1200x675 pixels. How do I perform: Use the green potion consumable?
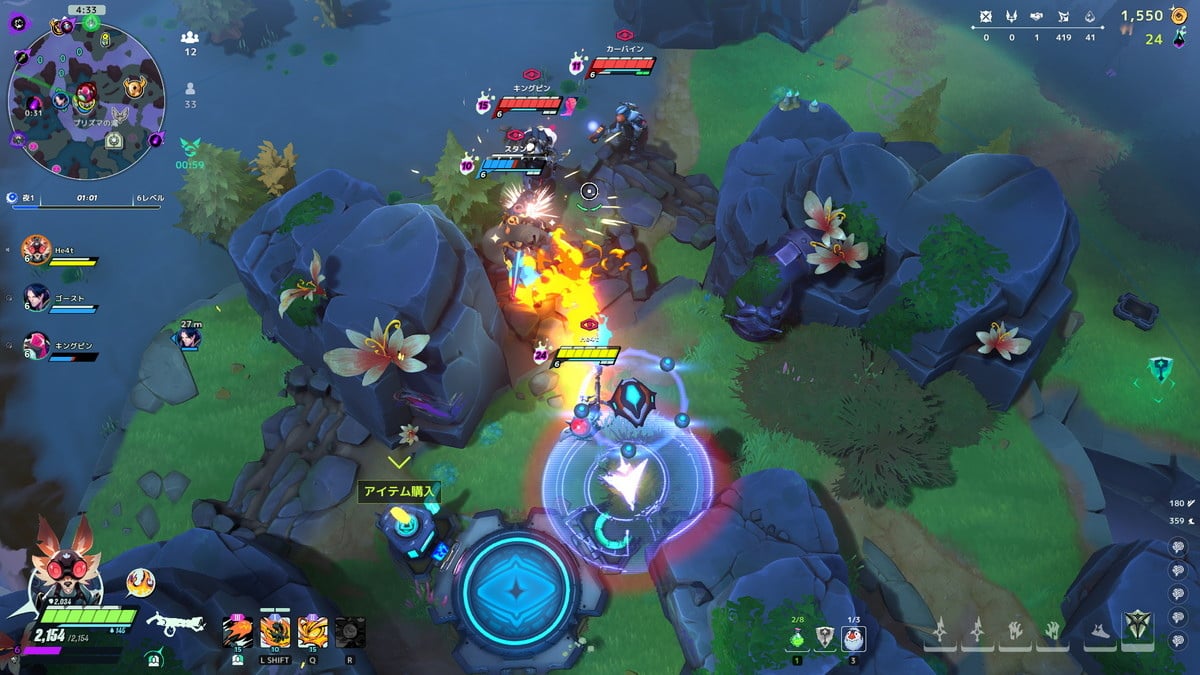[x=797, y=637]
